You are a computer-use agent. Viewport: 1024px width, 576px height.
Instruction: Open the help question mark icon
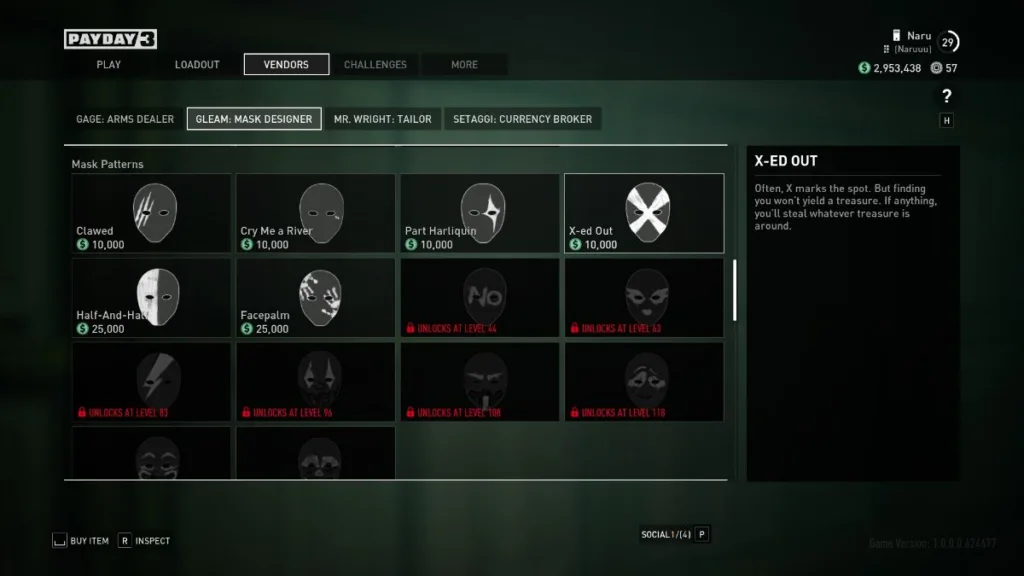click(947, 97)
